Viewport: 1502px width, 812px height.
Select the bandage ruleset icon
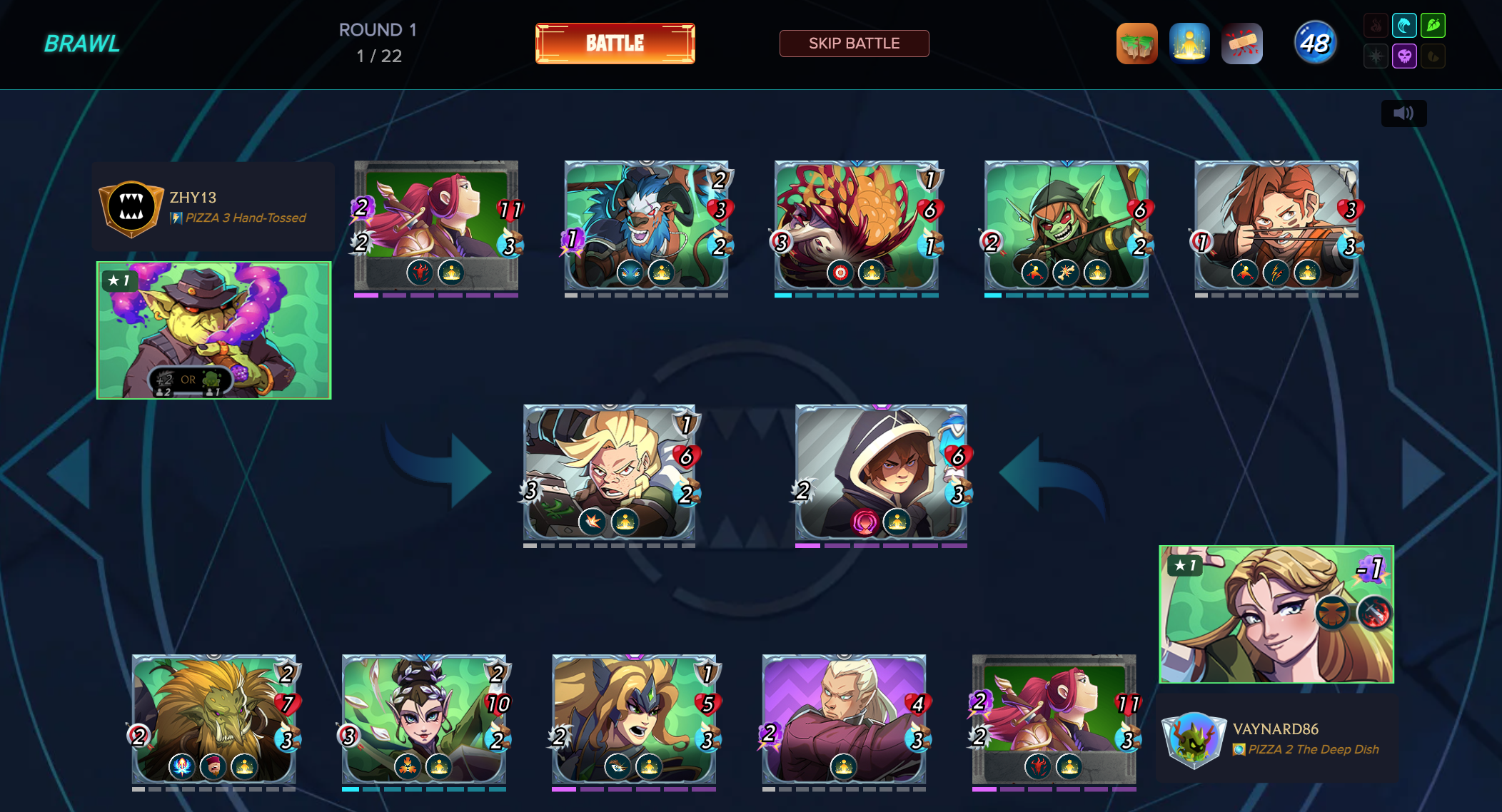click(1242, 44)
